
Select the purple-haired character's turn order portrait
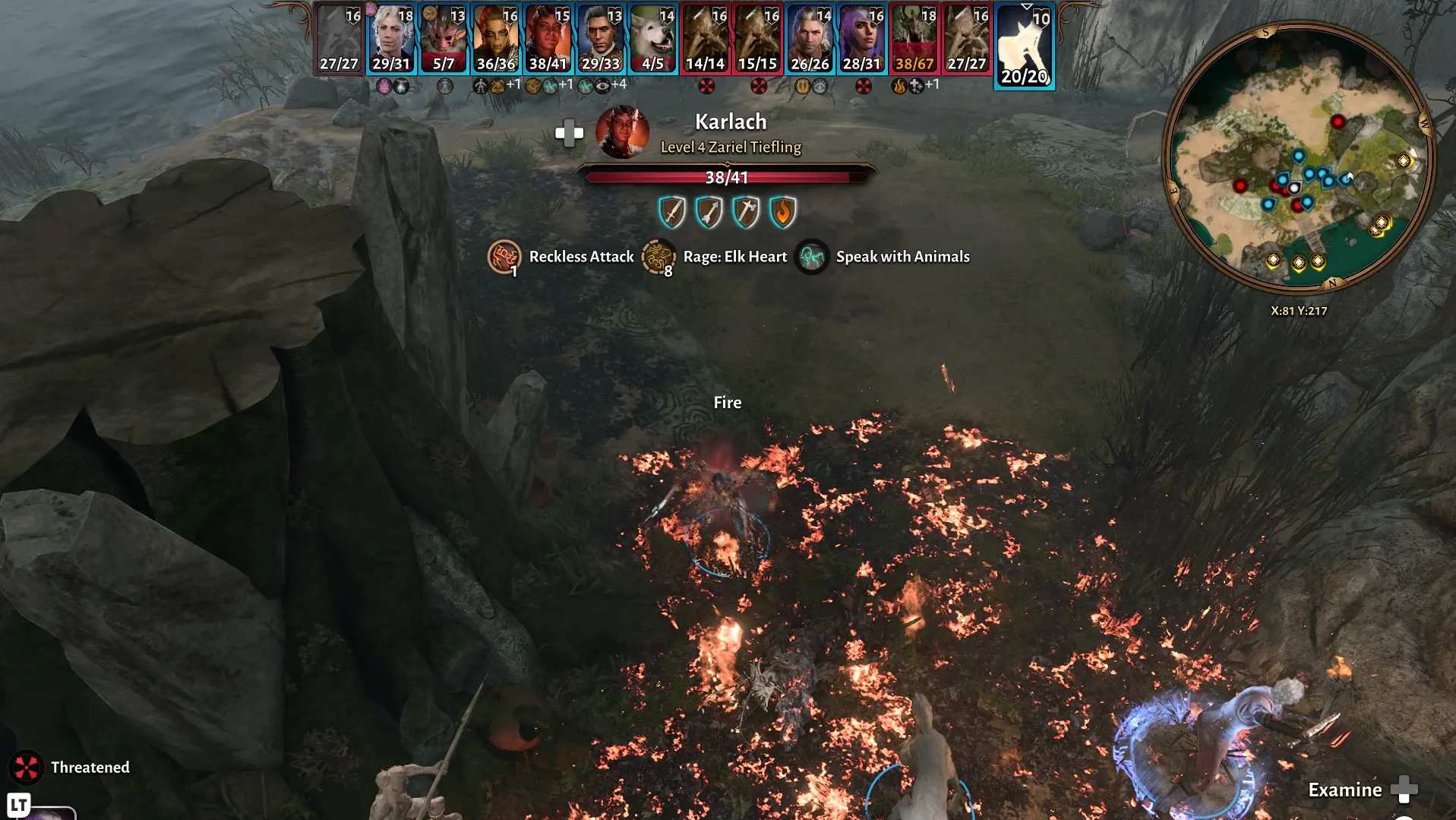[x=862, y=38]
